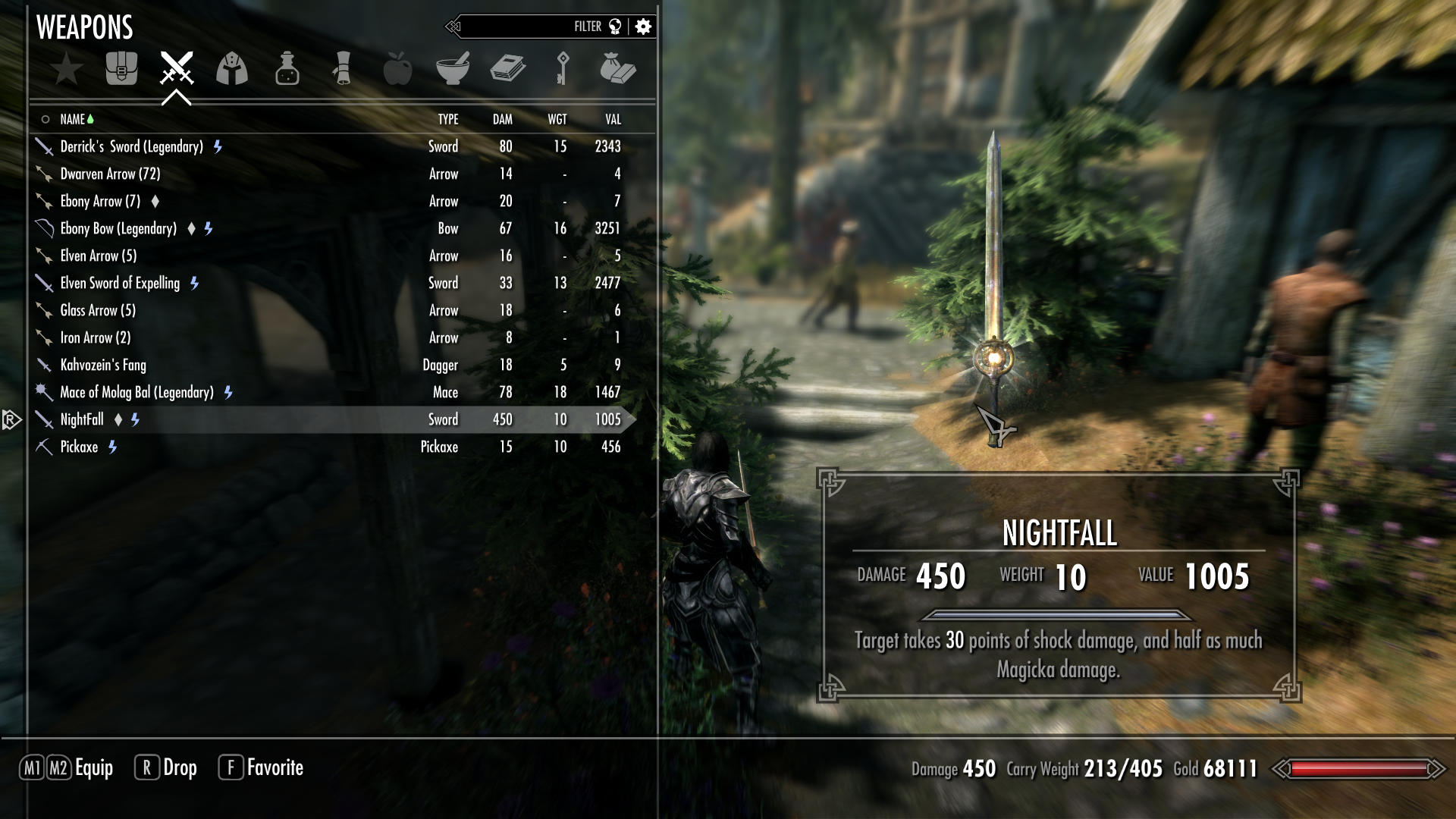Click the filter search box
This screenshot has height=819, width=1456.
tap(523, 27)
